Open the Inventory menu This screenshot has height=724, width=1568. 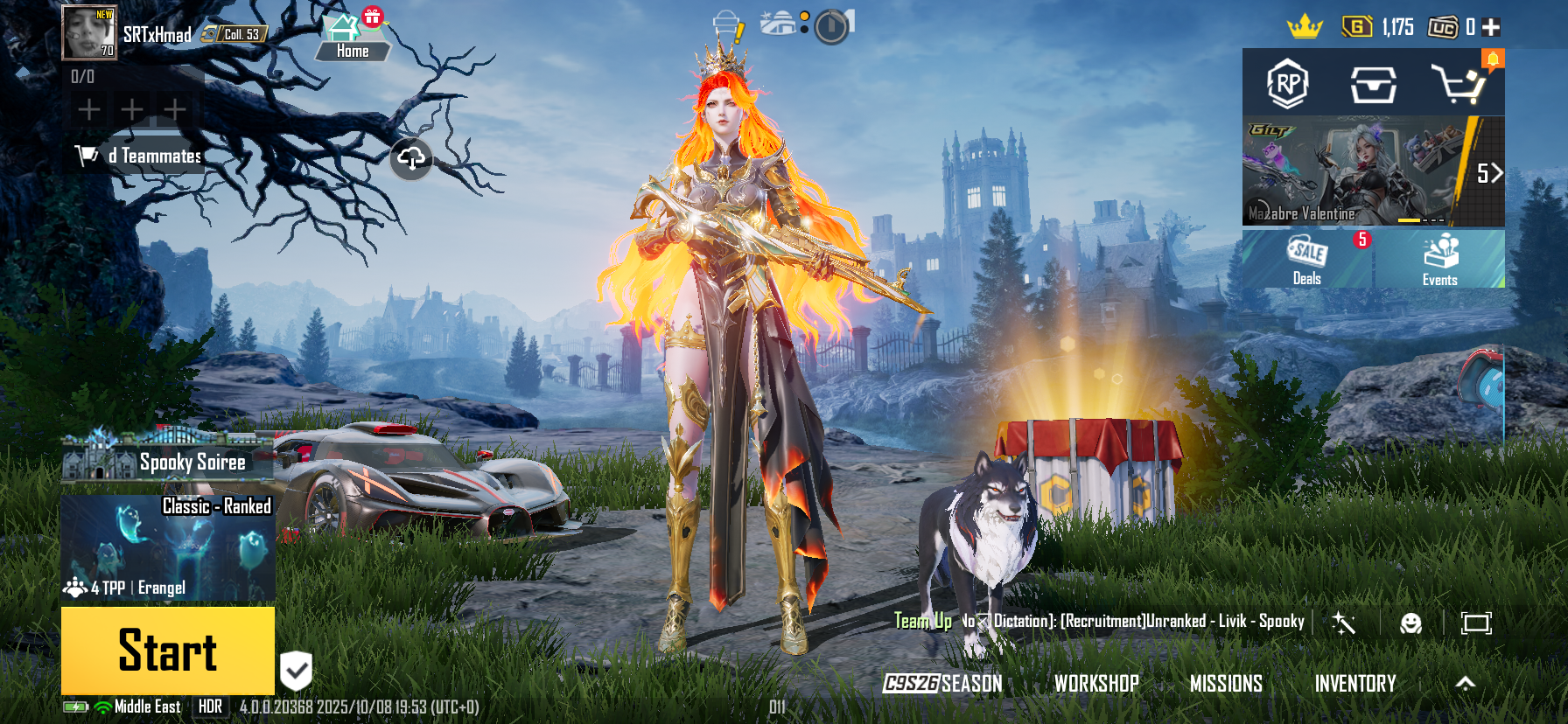pos(1355,684)
